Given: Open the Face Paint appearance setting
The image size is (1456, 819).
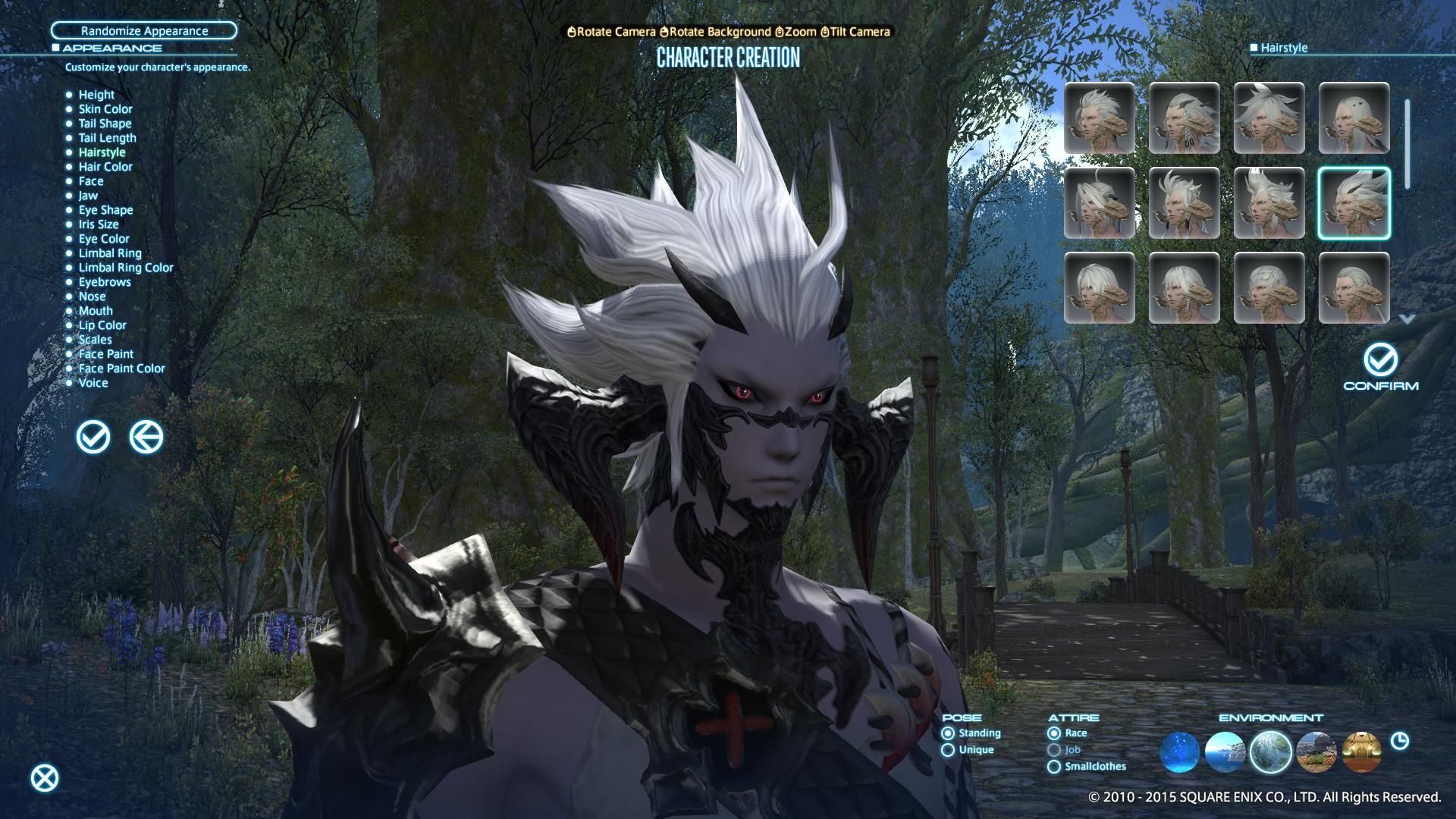Looking at the screenshot, I should click(x=106, y=353).
